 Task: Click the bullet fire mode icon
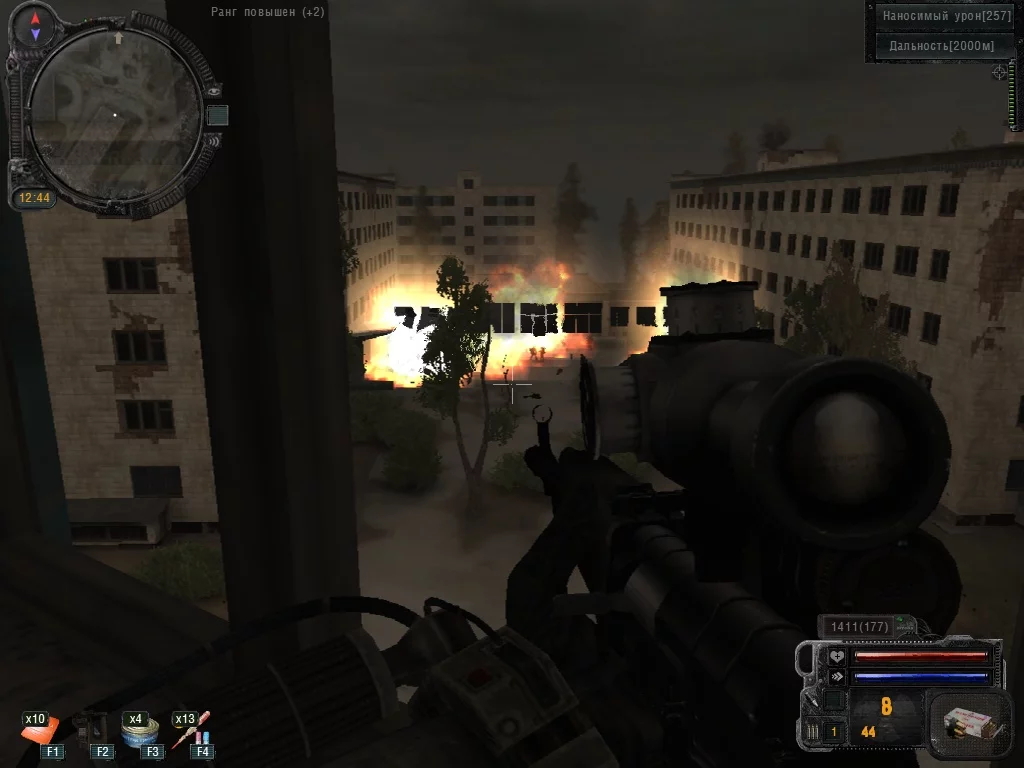812,732
